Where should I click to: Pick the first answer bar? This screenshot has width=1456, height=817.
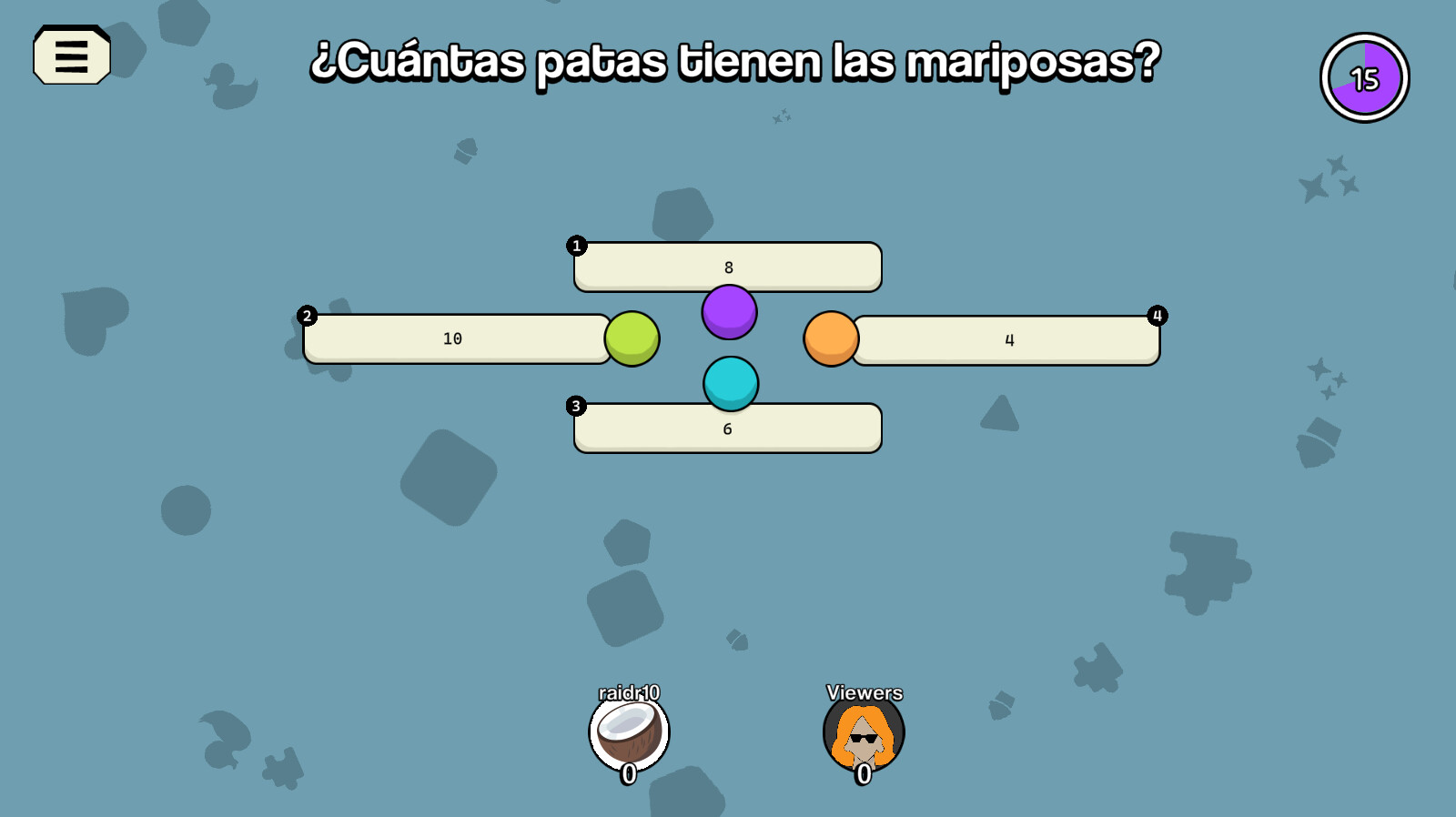tap(728, 267)
